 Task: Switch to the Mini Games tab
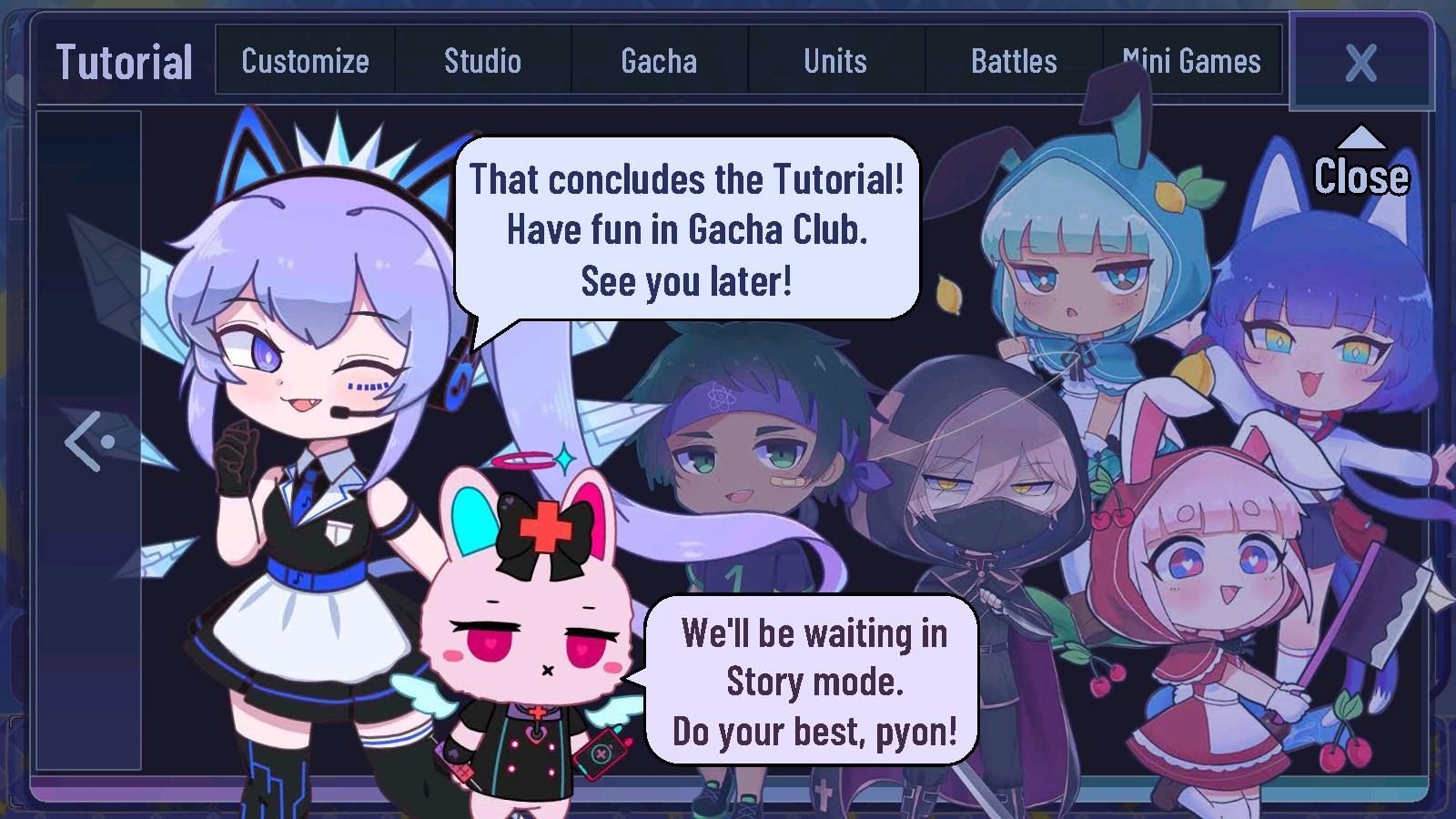[x=1192, y=61]
